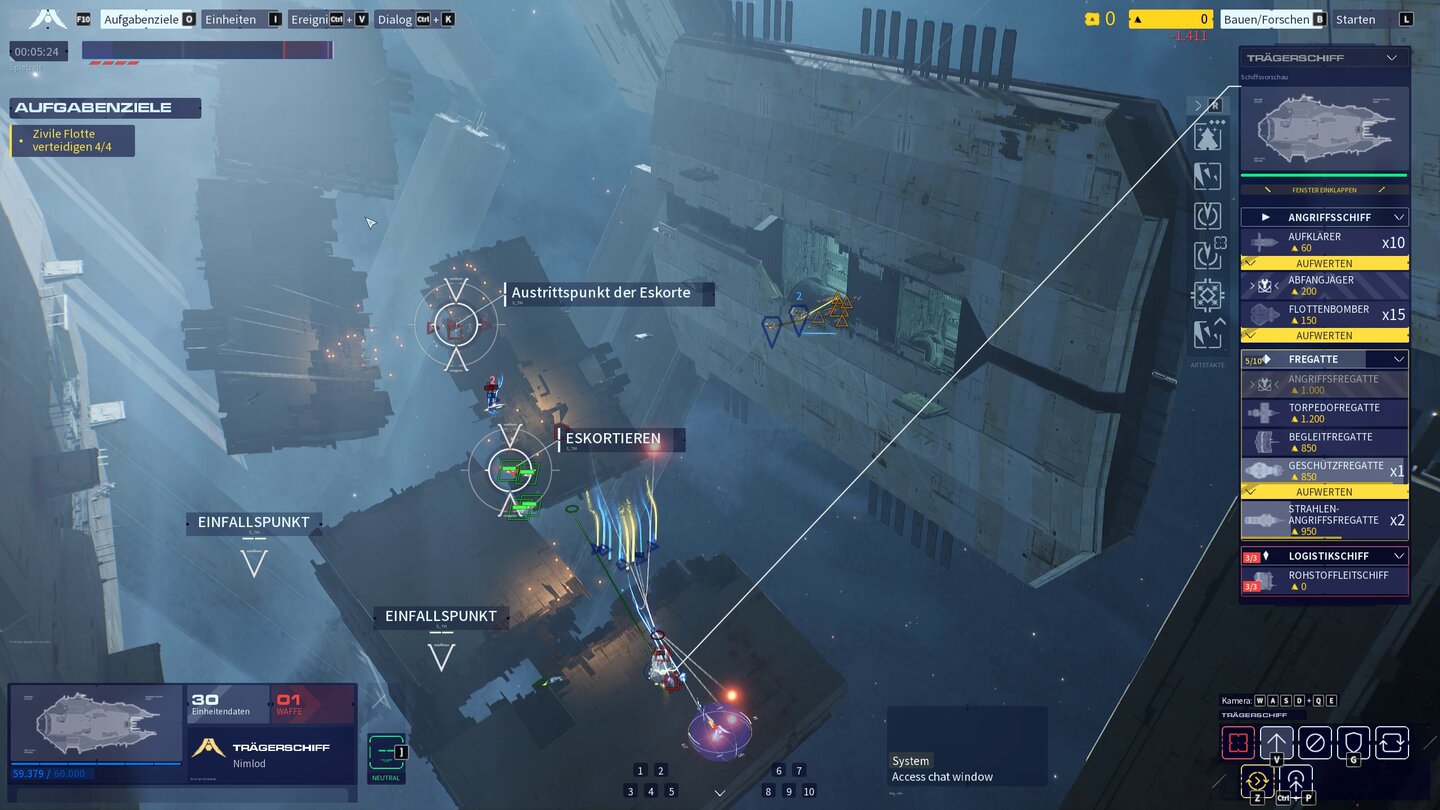Screen dimensions: 1440x810
Task: Expand the Fregatte category chevron
Action: [1399, 358]
